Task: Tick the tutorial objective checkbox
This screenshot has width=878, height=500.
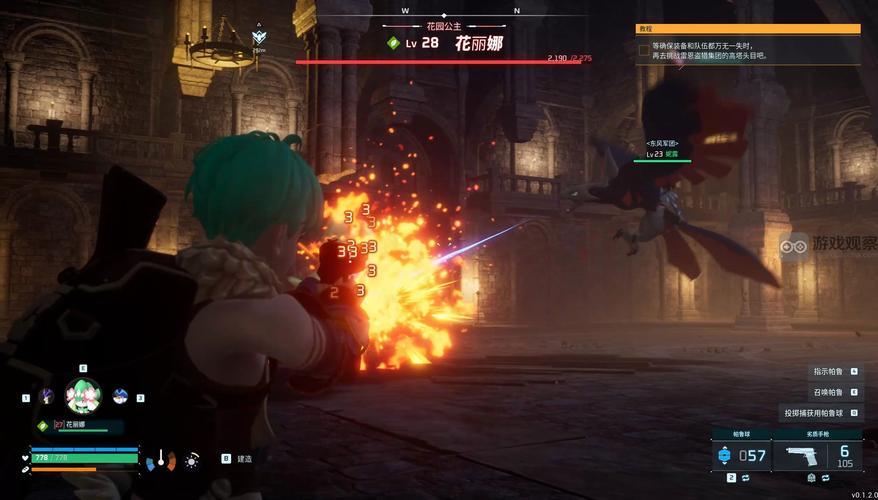Action: 644,49
